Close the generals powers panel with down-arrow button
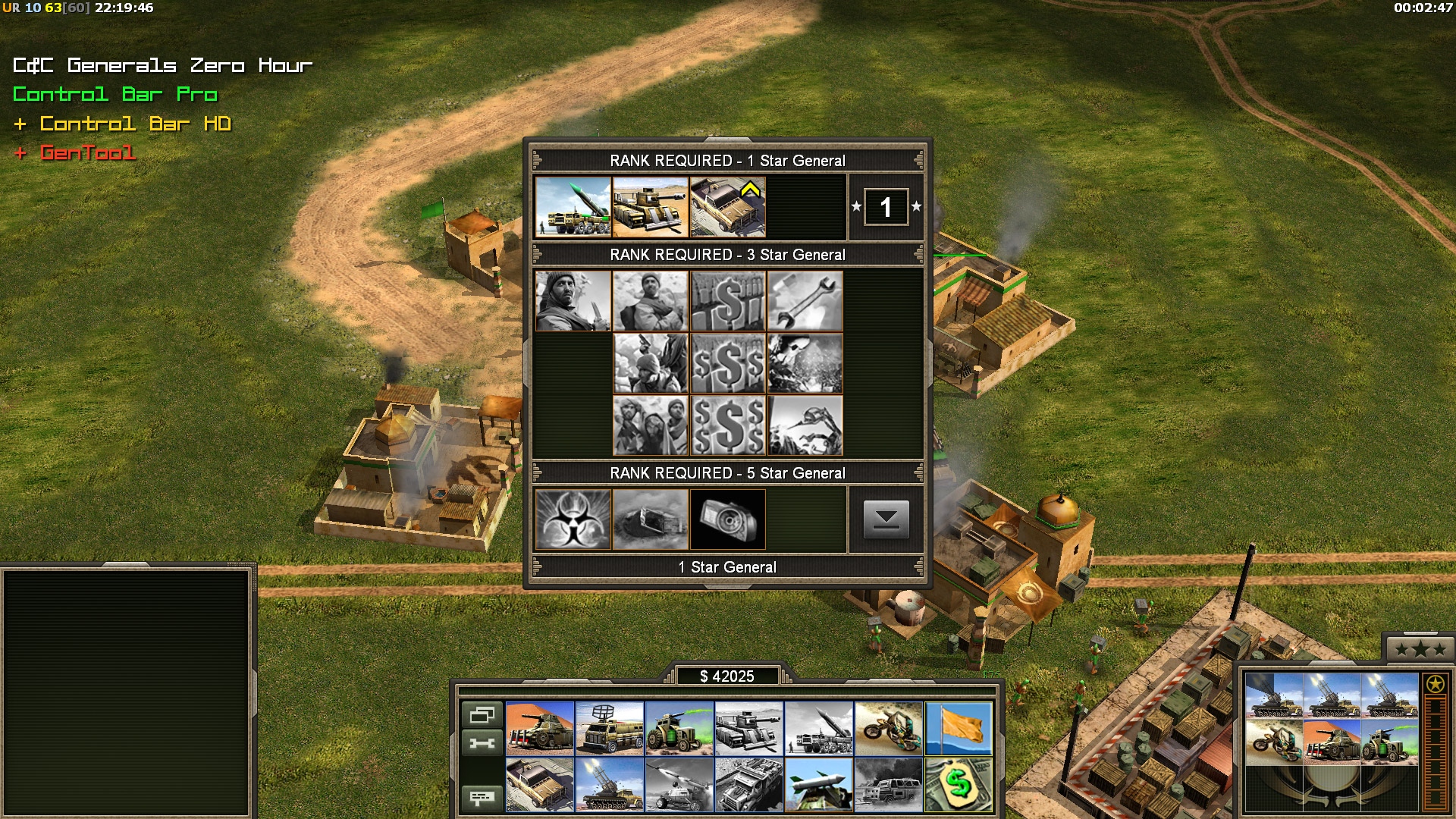 pyautogui.click(x=886, y=519)
